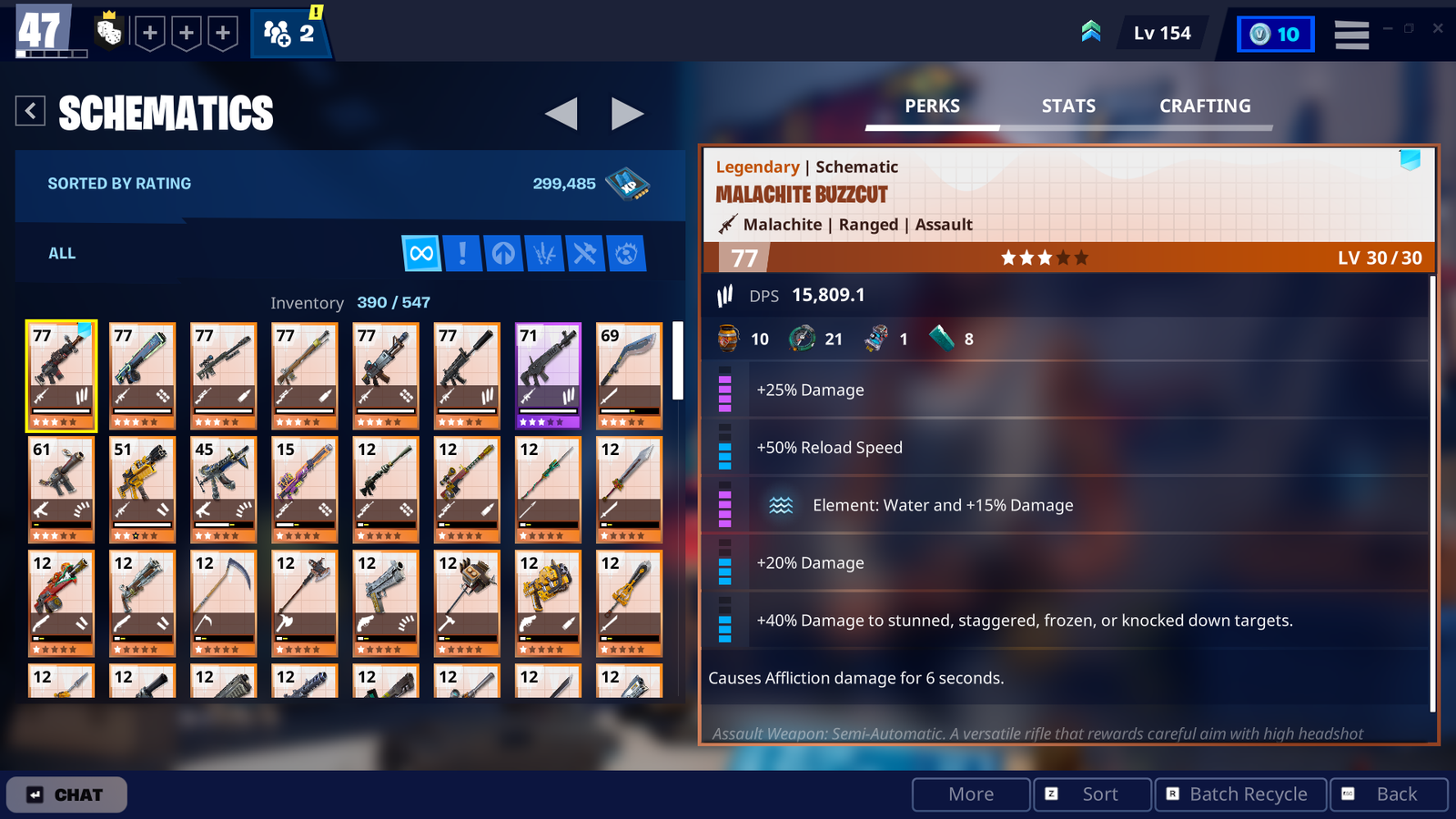Viewport: 1456px width, 819px height.
Task: Click the Batch Recycle button
Action: [1241, 794]
